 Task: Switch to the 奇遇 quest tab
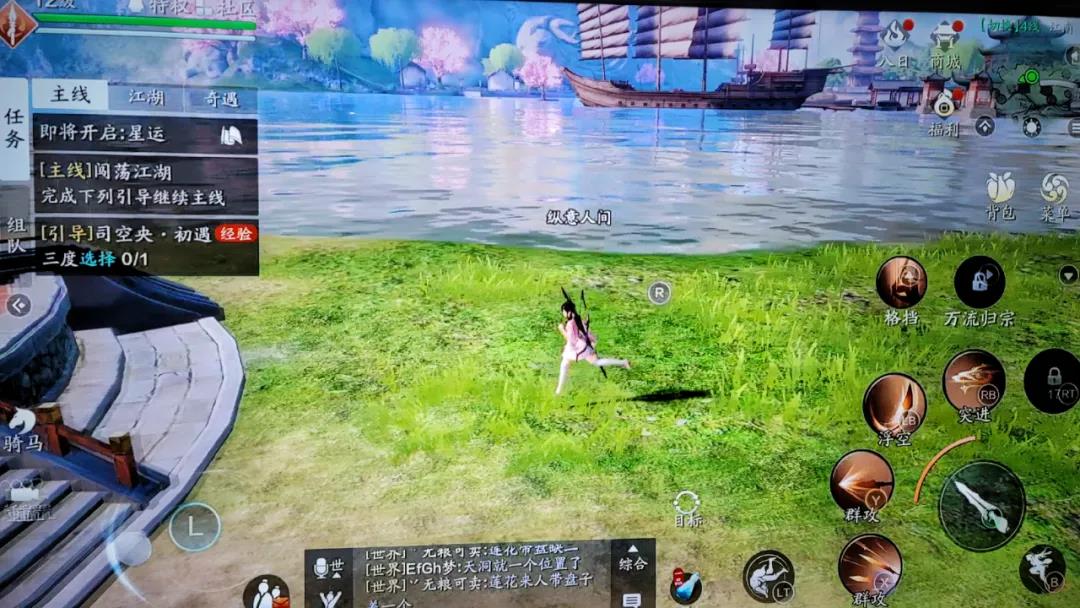pos(221,98)
